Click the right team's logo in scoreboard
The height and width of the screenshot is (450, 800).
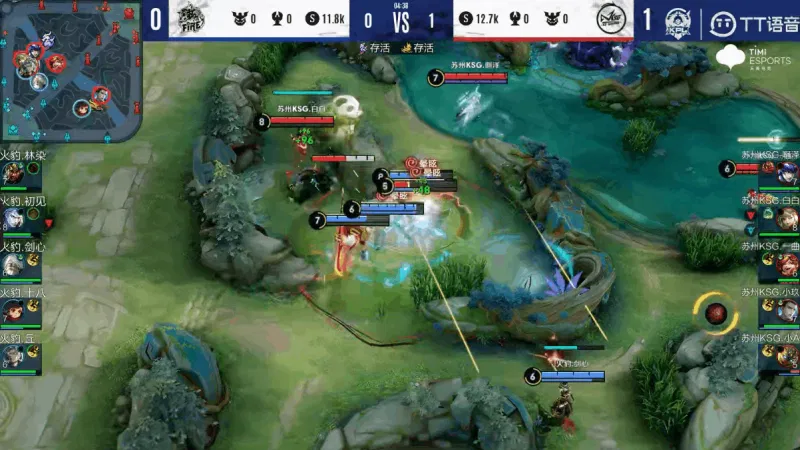pyautogui.click(x=609, y=19)
